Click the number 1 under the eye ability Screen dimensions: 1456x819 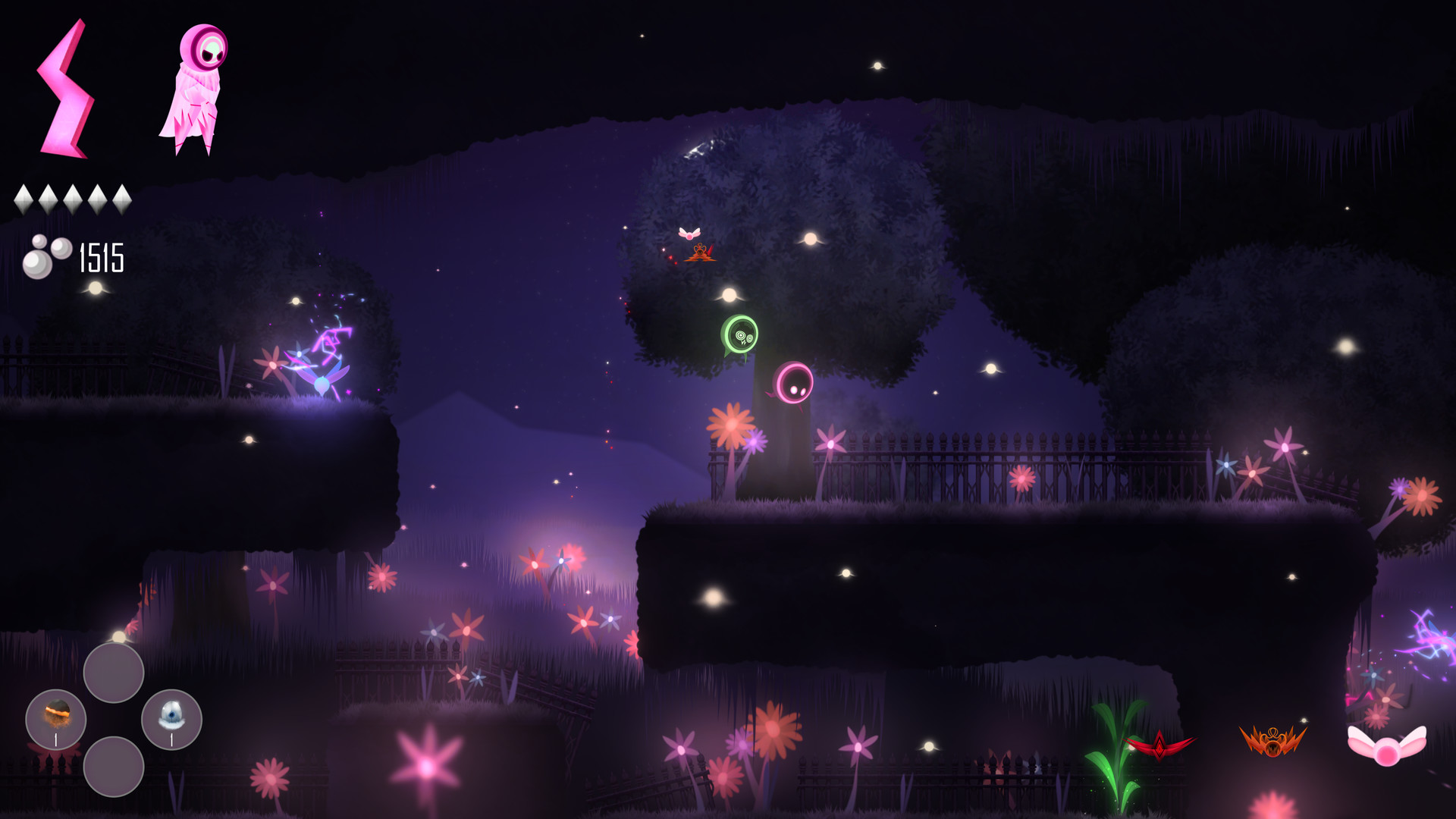point(172,740)
